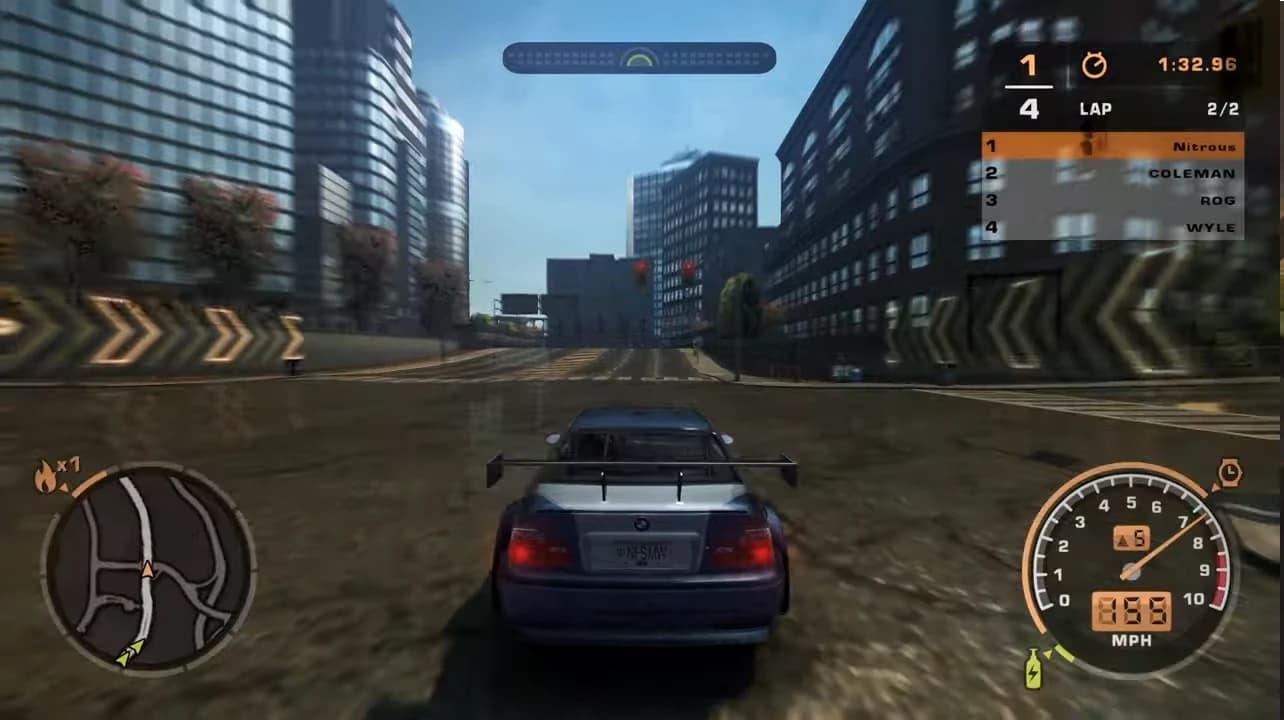Select the gear indicator showing 5
The image size is (1284, 720).
tap(1132, 538)
